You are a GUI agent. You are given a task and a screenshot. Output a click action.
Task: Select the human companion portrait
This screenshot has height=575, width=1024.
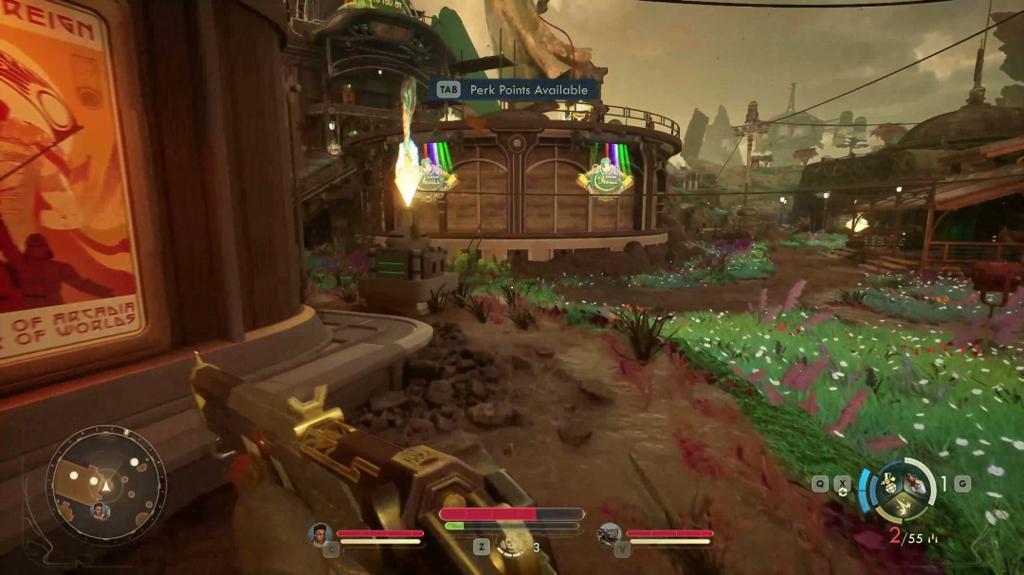(x=320, y=535)
